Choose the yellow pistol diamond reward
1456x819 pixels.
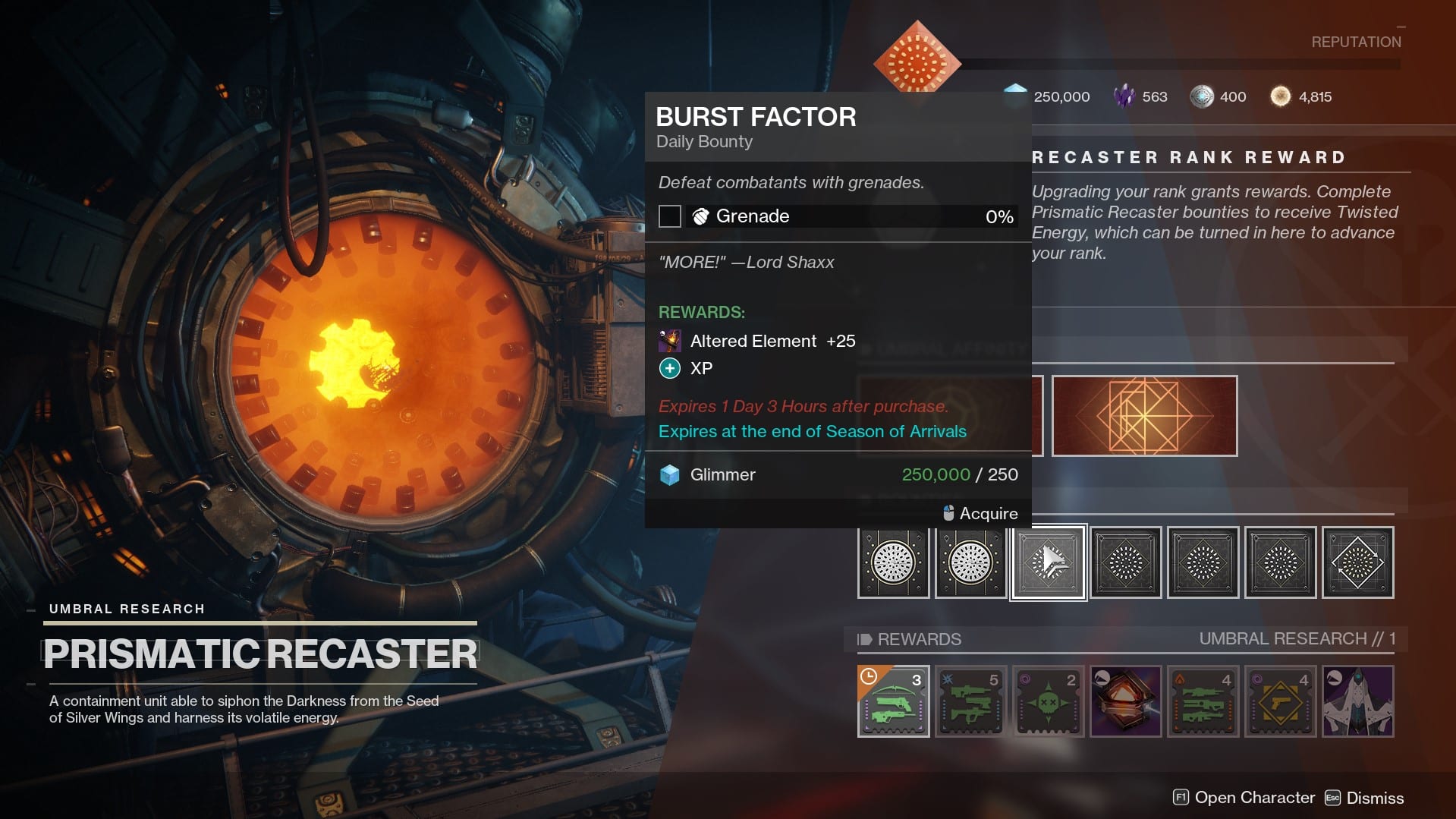pos(1280,701)
